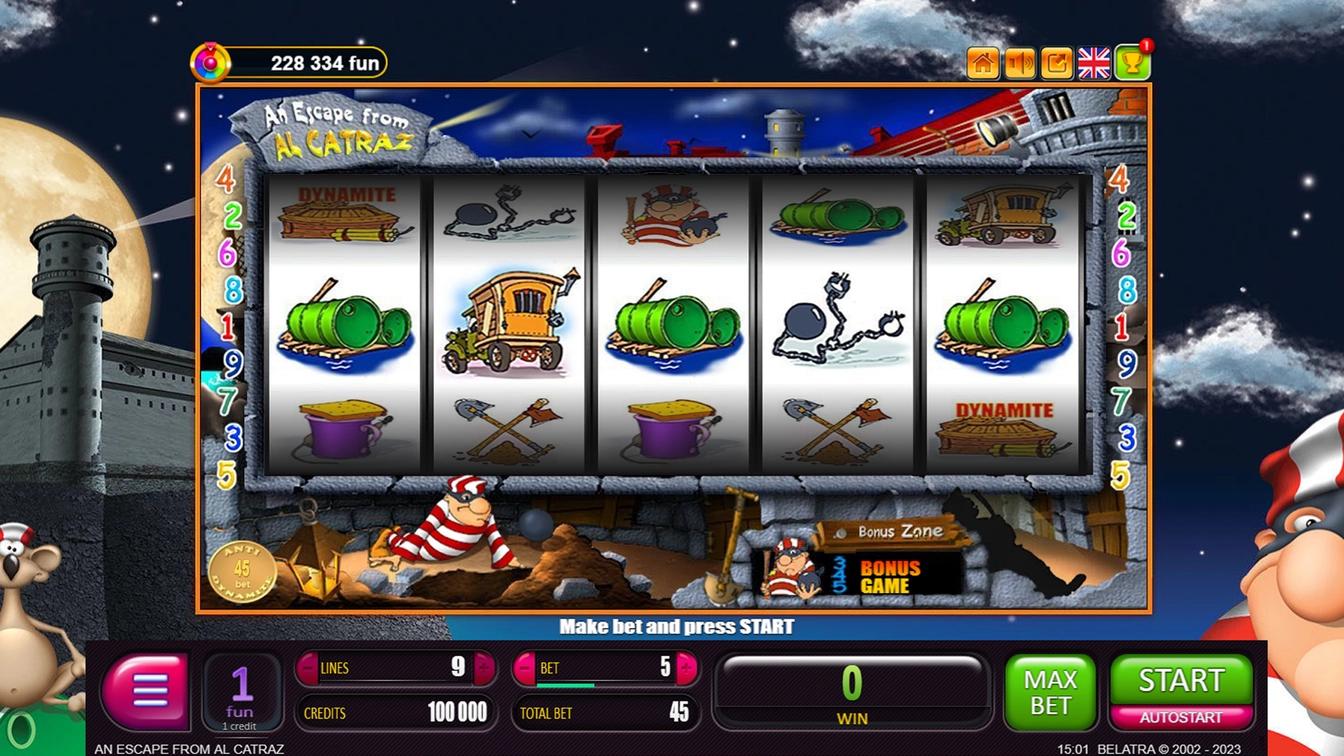Go to the home lobby icon
1344x756 pixels.
[983, 64]
